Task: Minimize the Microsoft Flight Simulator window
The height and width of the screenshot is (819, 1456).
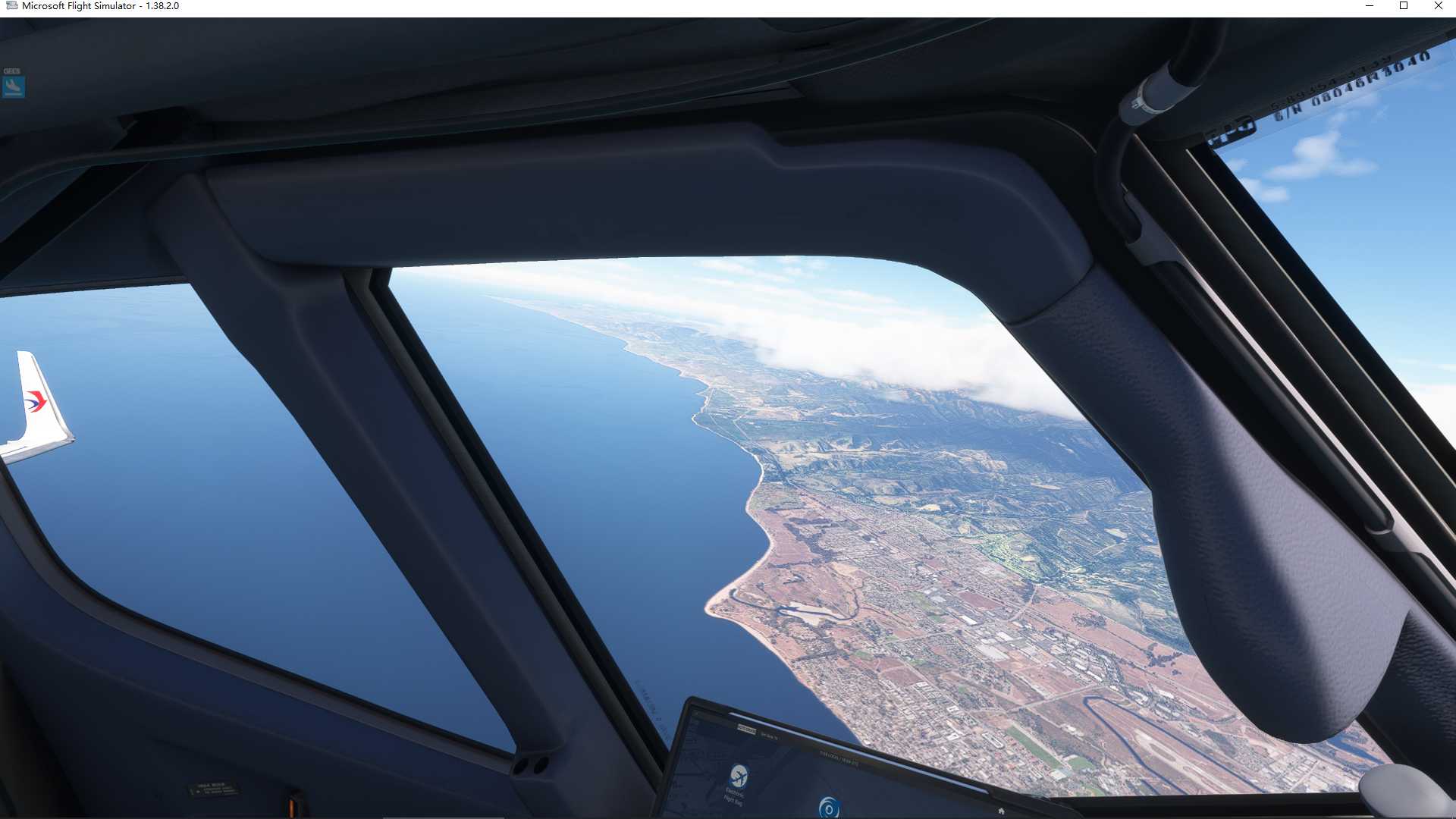Action: 1370,6
